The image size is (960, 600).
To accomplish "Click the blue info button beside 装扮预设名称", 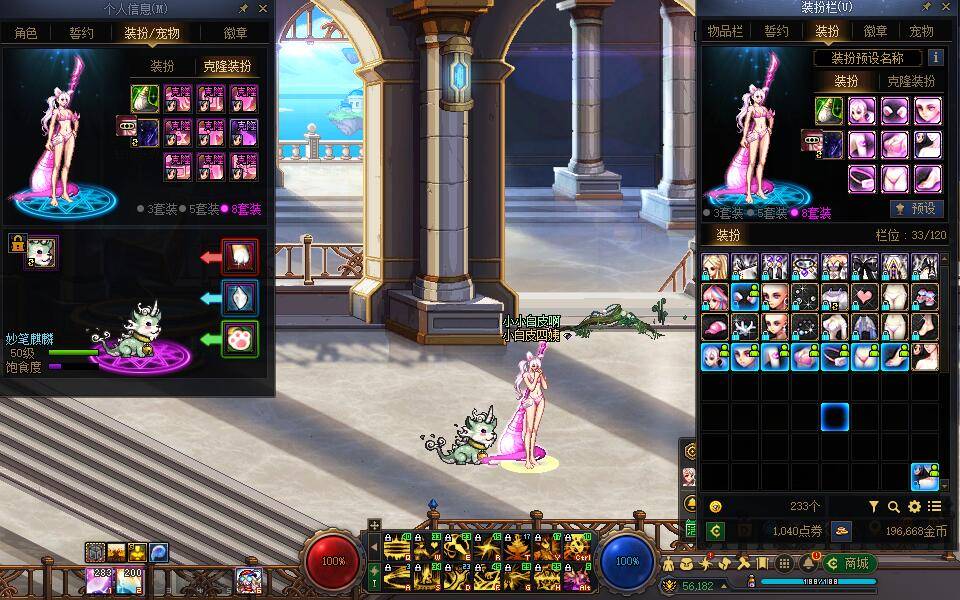I will (936, 58).
